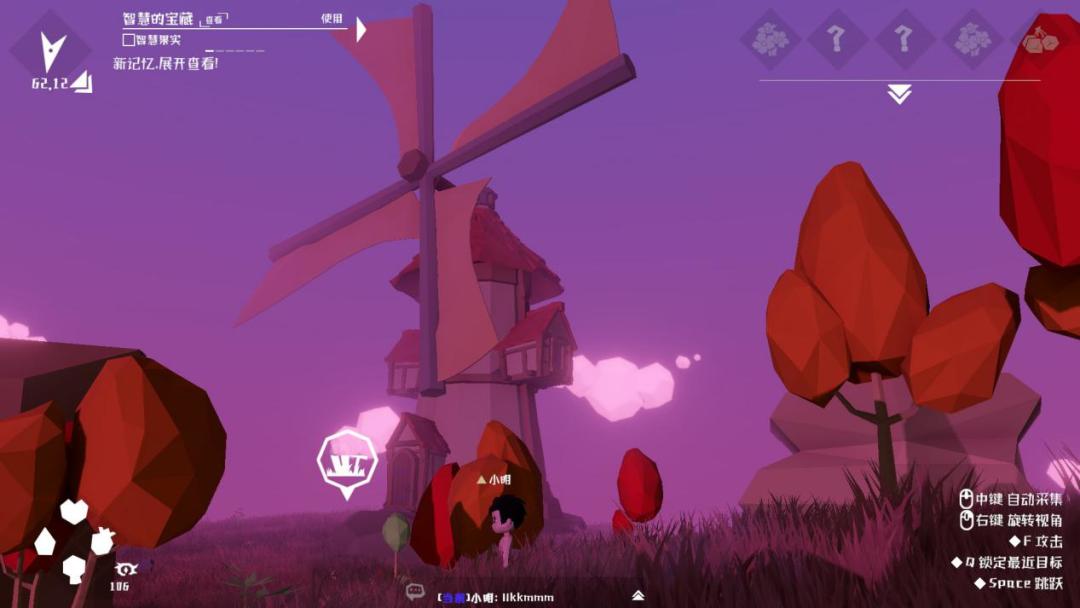Screen dimensions: 1080x608
Task: Open the chat speech bubble icon
Action: (x=415, y=591)
